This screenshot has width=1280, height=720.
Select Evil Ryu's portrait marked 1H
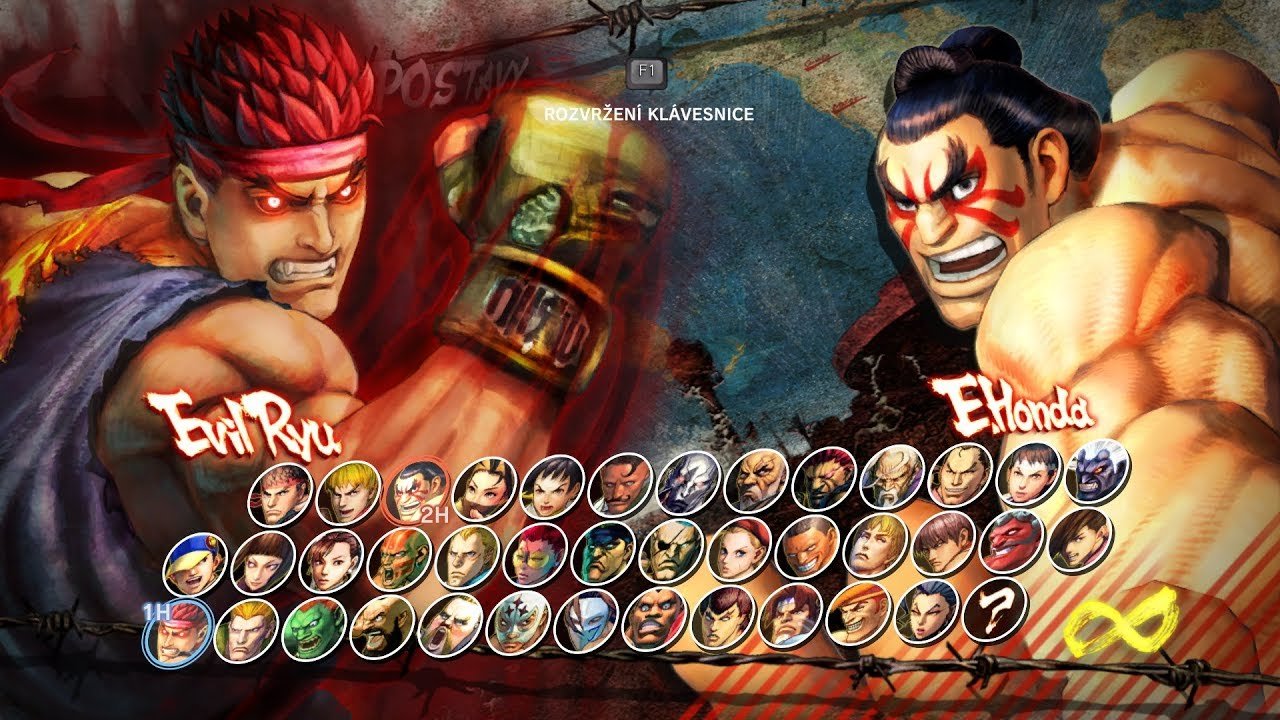pos(179,630)
